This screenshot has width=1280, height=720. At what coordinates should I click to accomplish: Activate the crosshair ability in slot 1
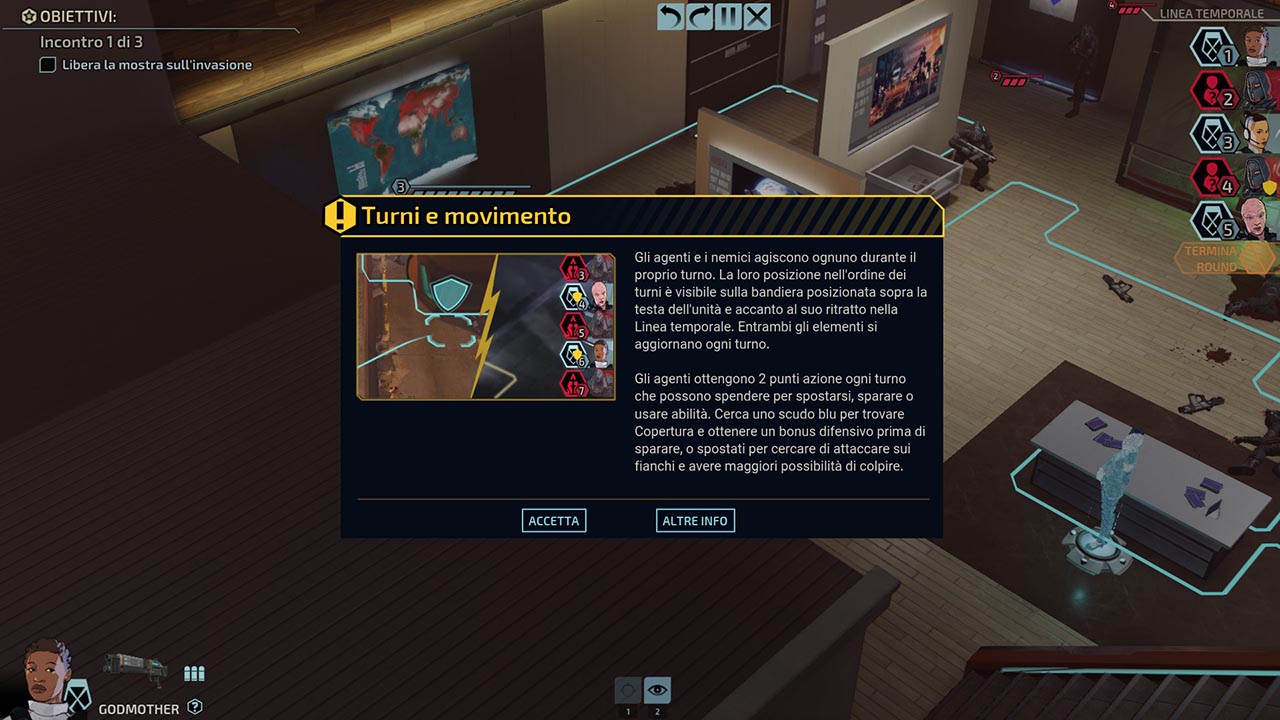pos(628,690)
